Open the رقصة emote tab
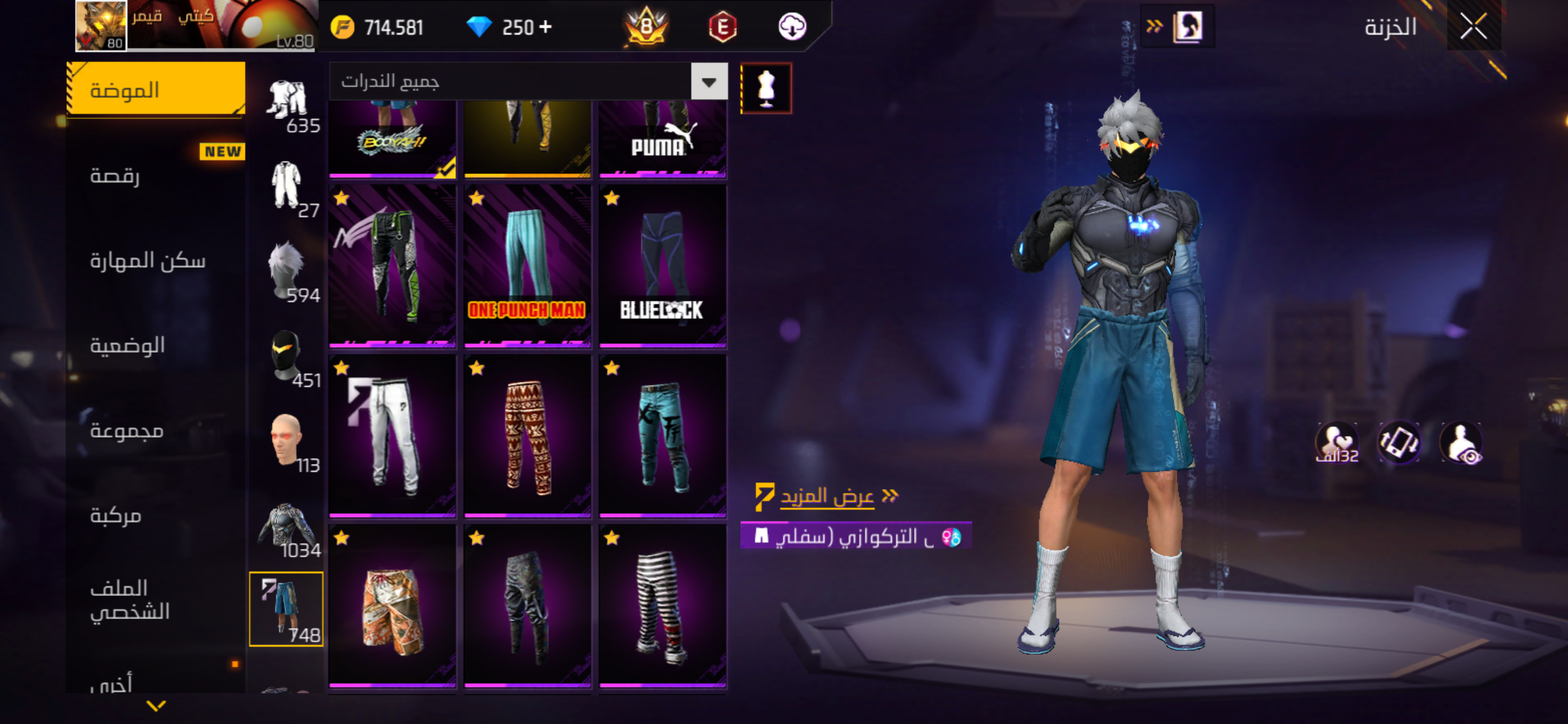Viewport: 1568px width, 724px height. 116,175
